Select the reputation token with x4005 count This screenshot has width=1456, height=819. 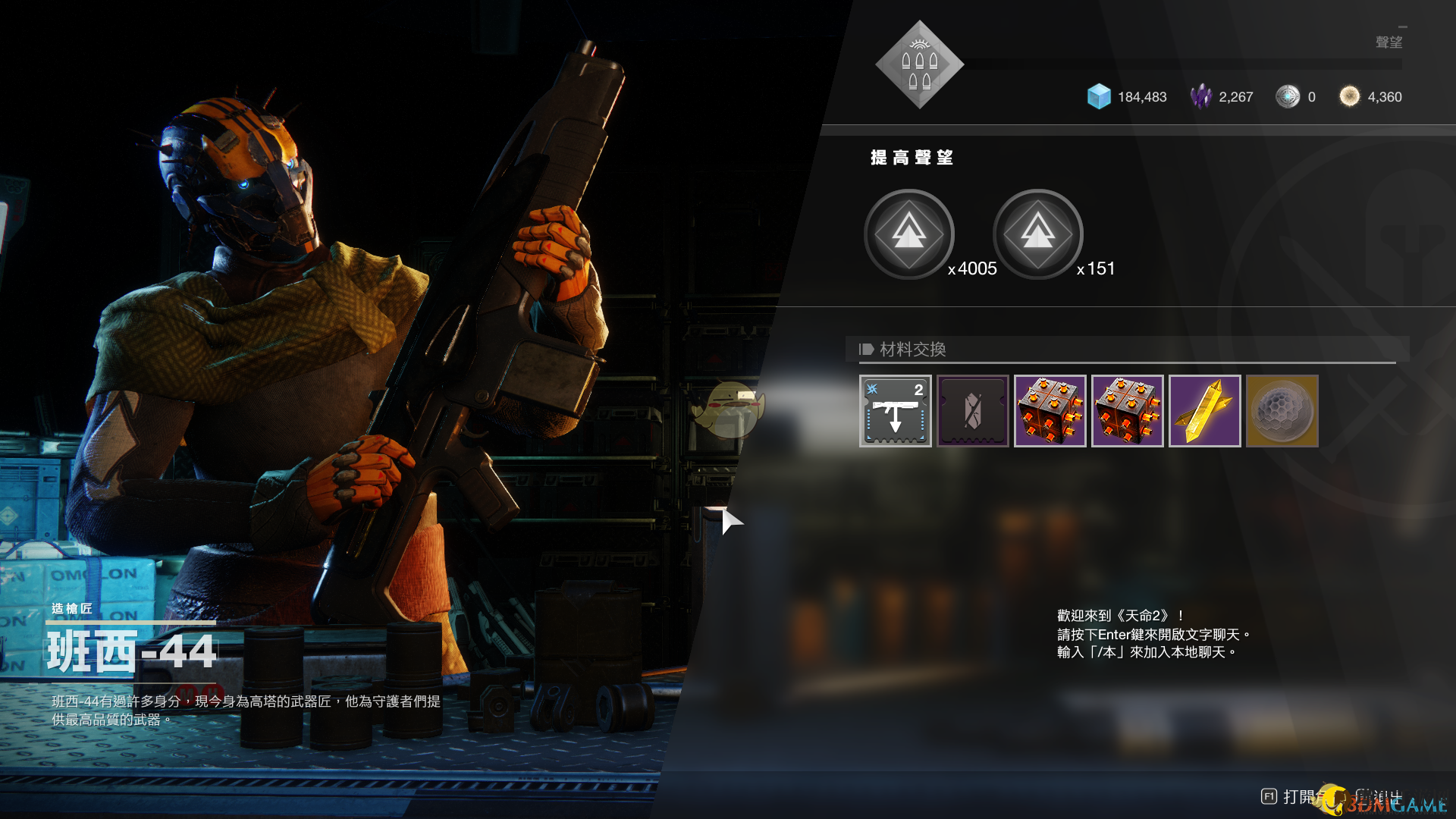pos(908,234)
